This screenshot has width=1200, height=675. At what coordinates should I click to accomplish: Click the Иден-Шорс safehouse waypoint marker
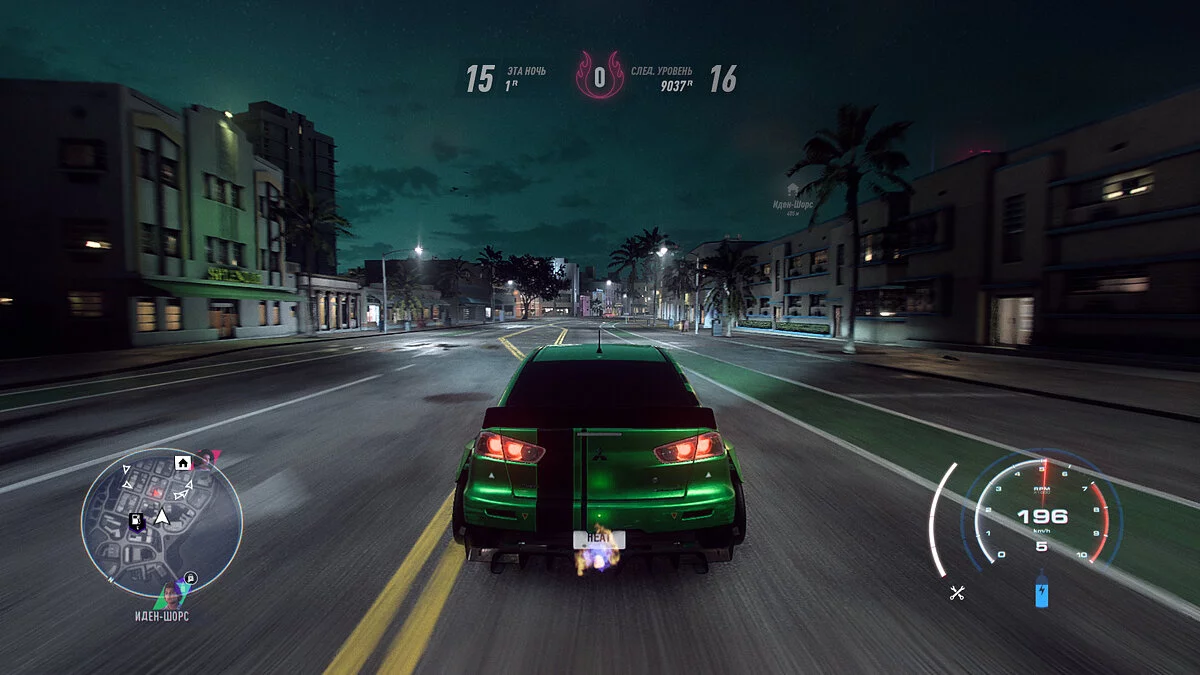point(793,190)
